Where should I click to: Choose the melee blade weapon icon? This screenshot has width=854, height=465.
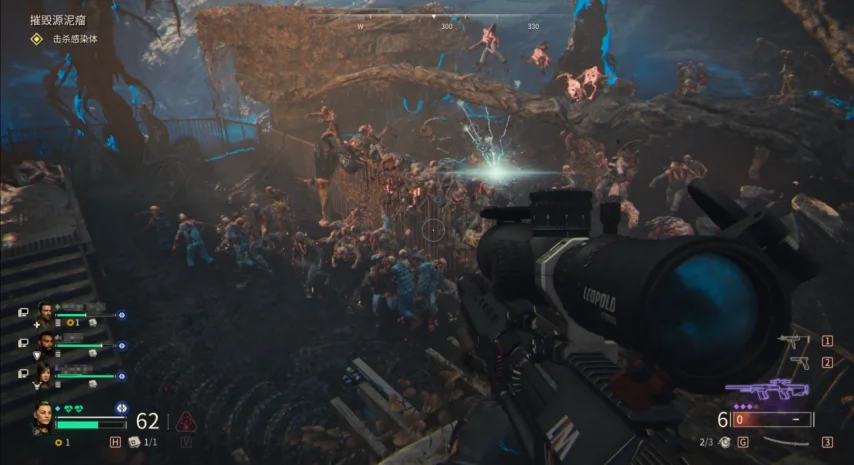pyautogui.click(x=786, y=442)
